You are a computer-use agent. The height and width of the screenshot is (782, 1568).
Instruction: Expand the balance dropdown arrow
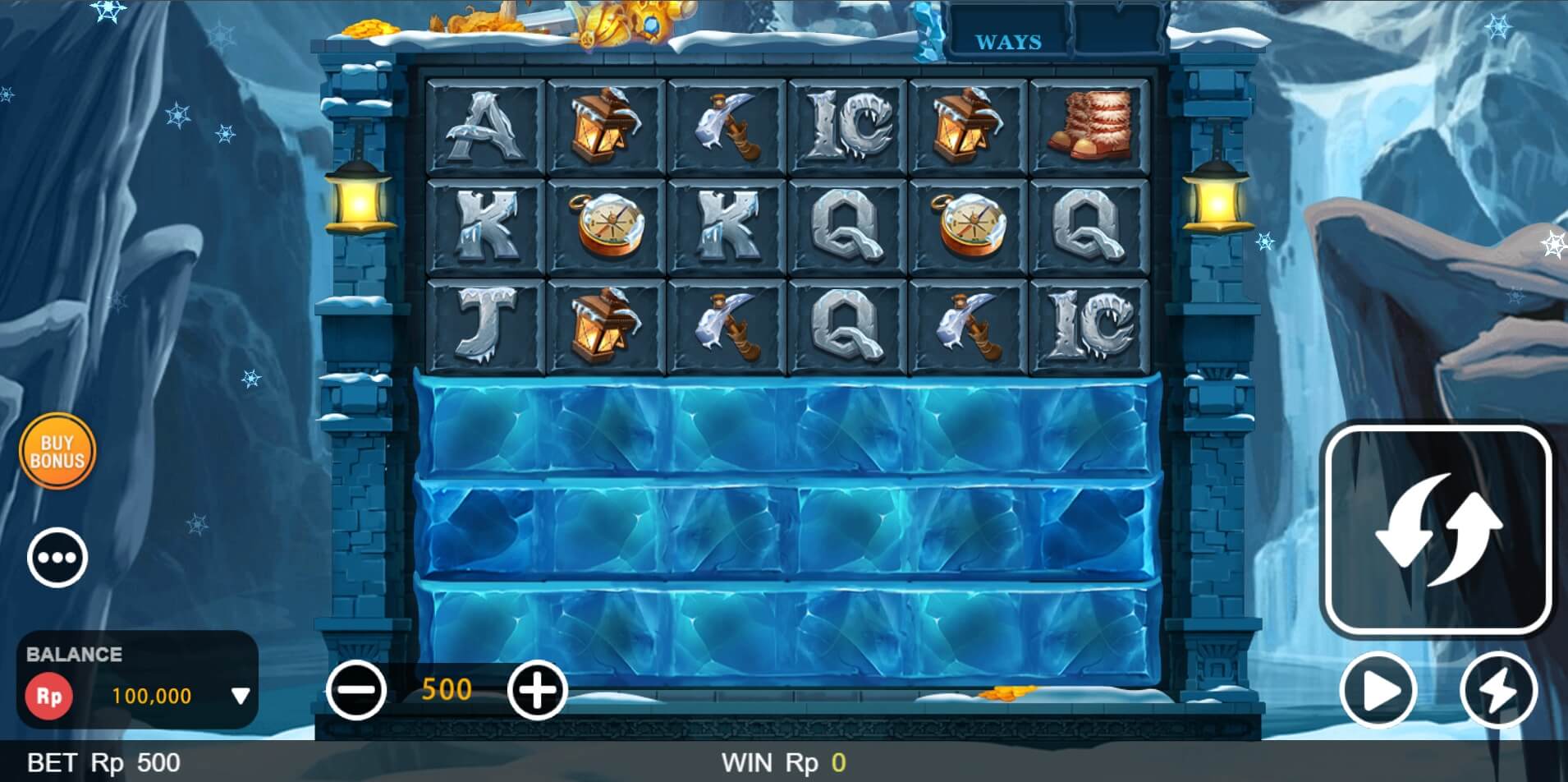239,694
